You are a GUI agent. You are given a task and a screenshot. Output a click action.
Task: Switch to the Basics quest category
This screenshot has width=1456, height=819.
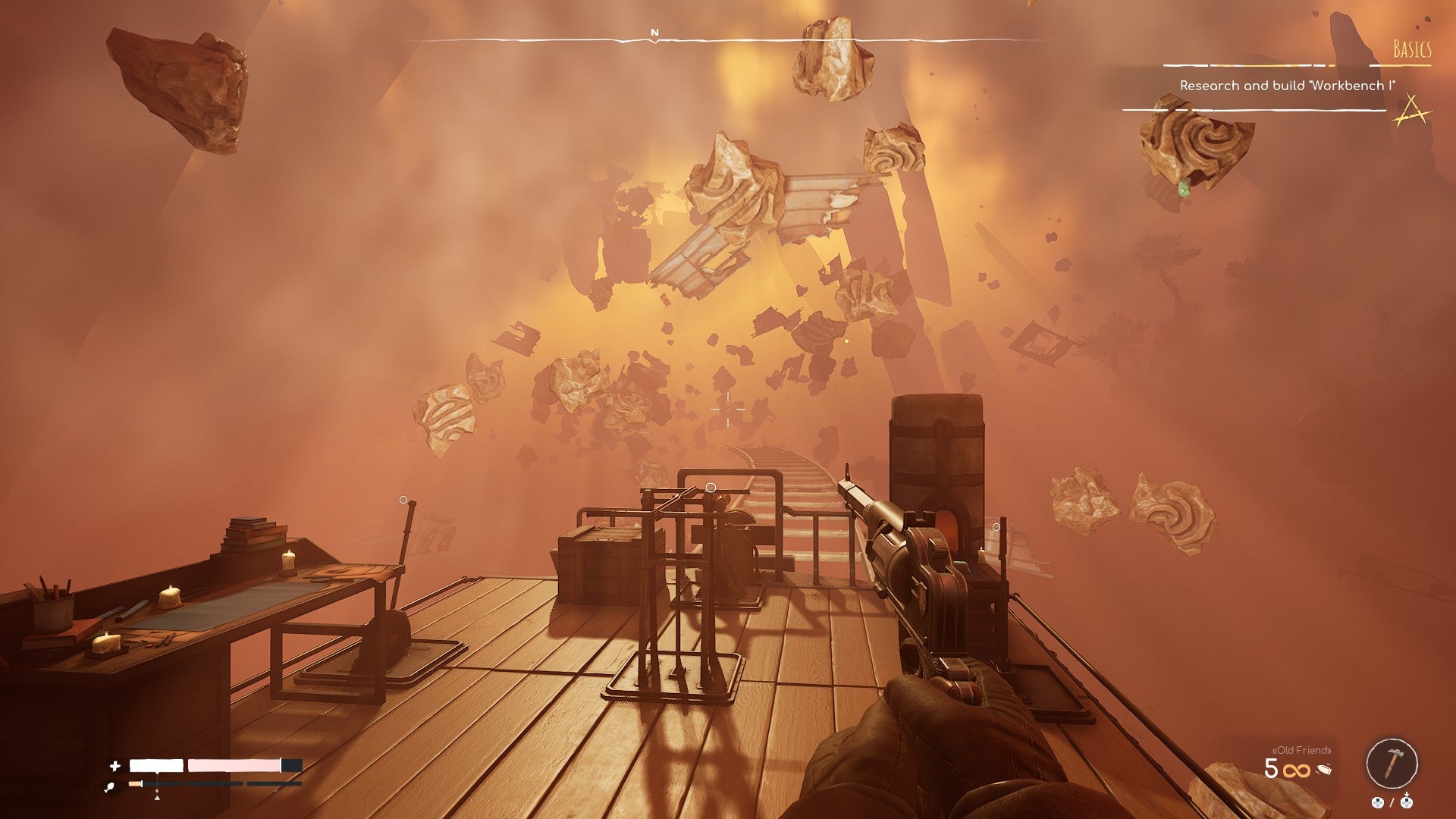(1411, 49)
